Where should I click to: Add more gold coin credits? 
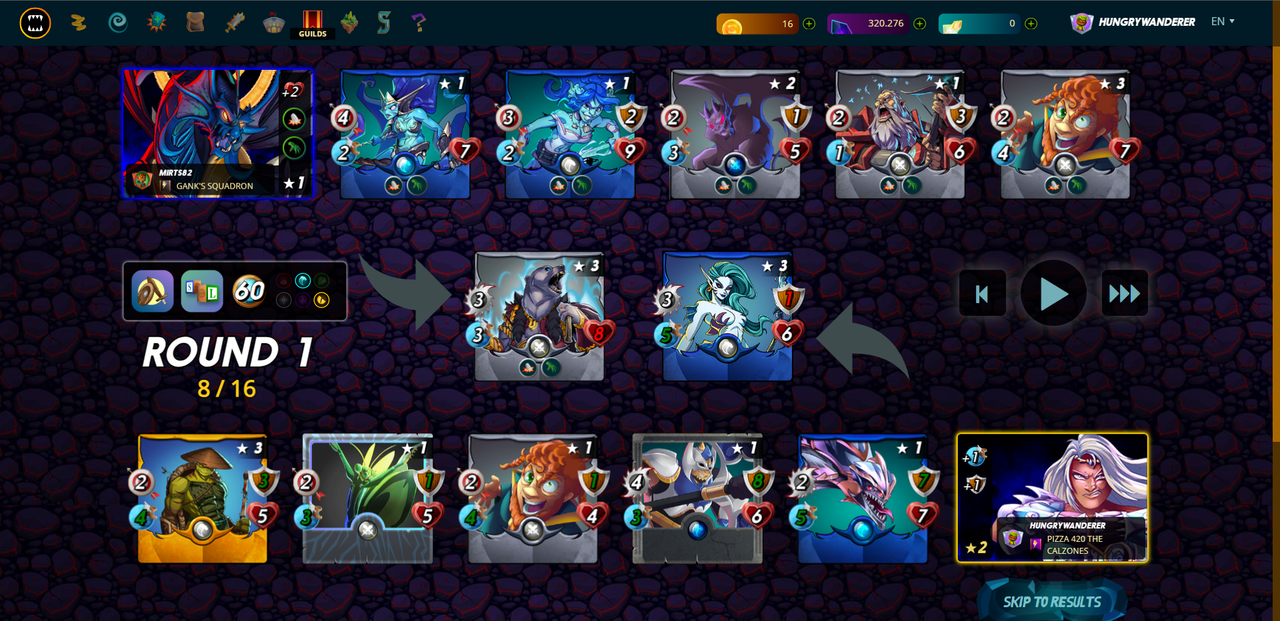(x=808, y=23)
